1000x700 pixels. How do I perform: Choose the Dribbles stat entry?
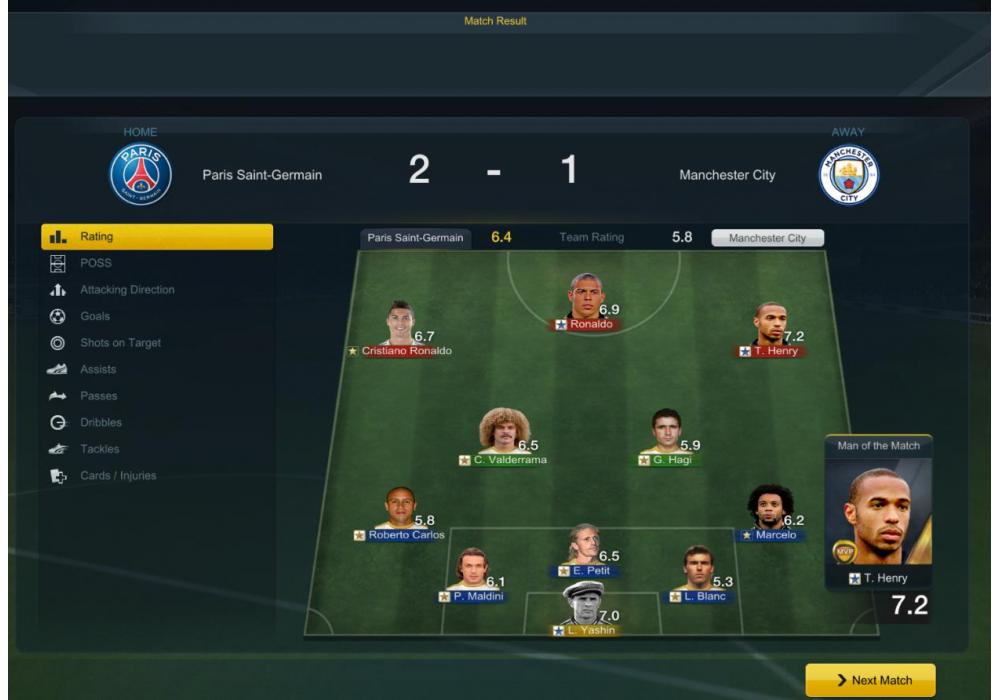(101, 422)
